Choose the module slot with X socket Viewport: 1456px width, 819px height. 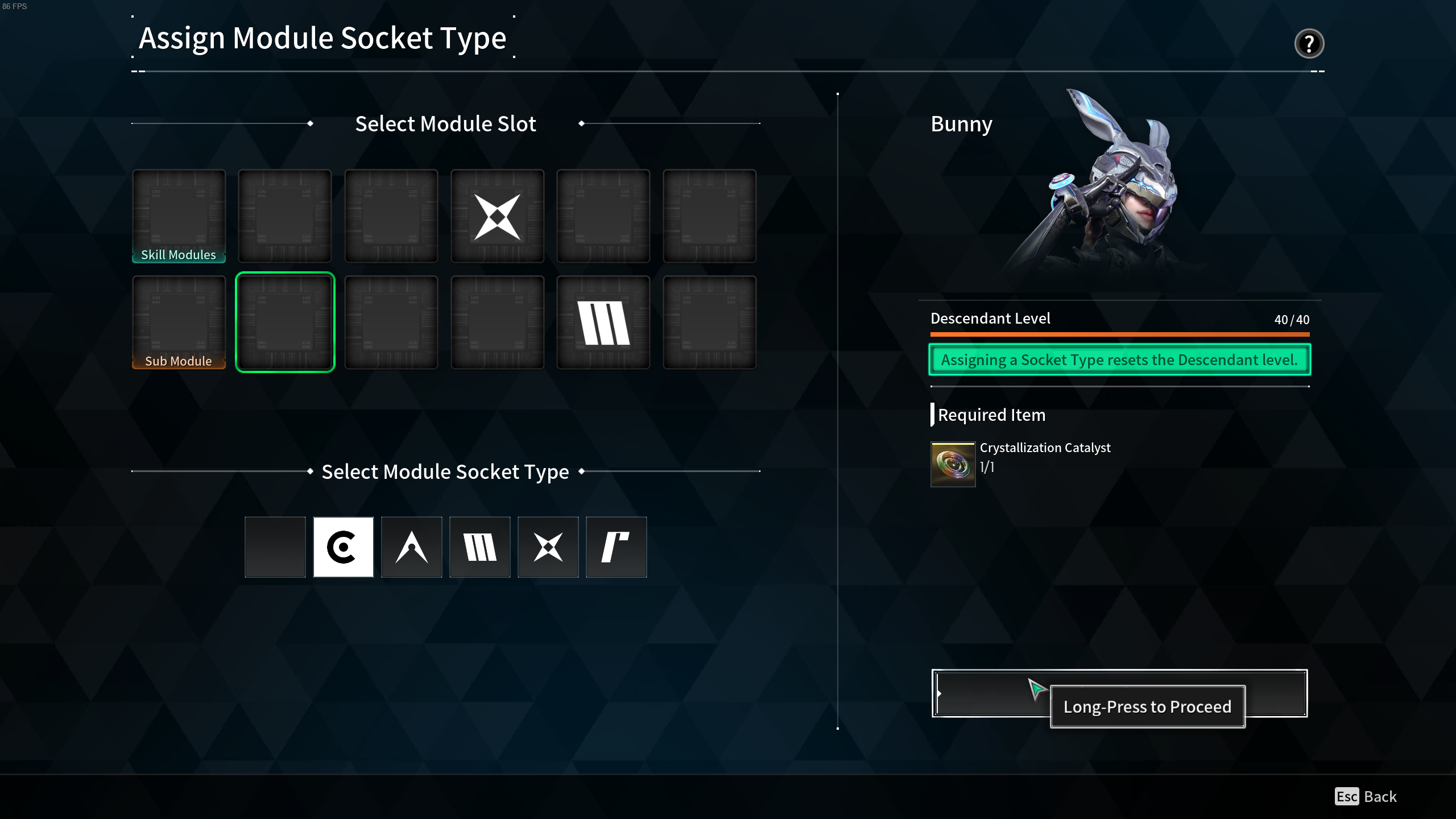coord(498,216)
